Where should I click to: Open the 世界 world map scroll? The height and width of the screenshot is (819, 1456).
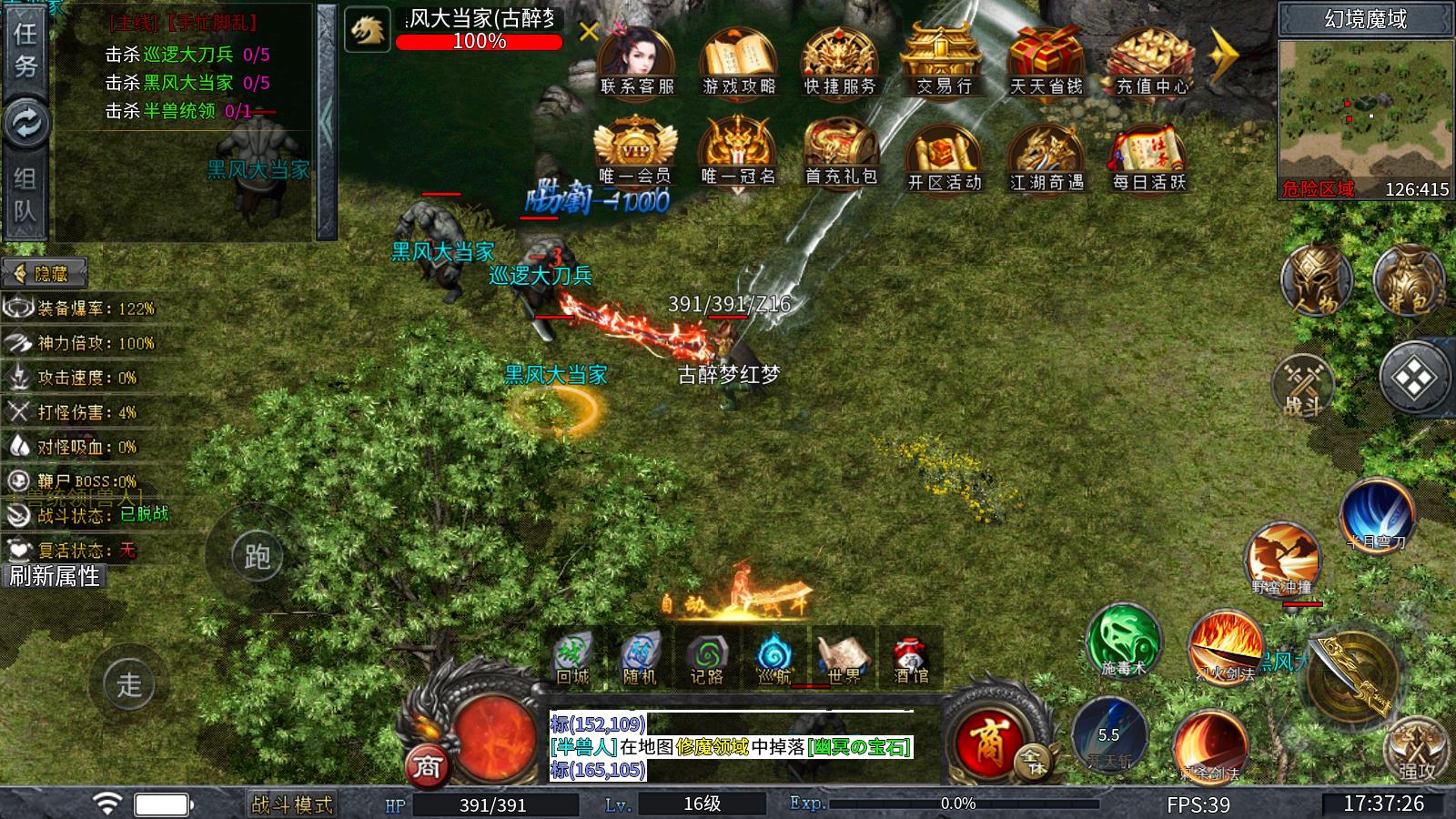(x=844, y=657)
